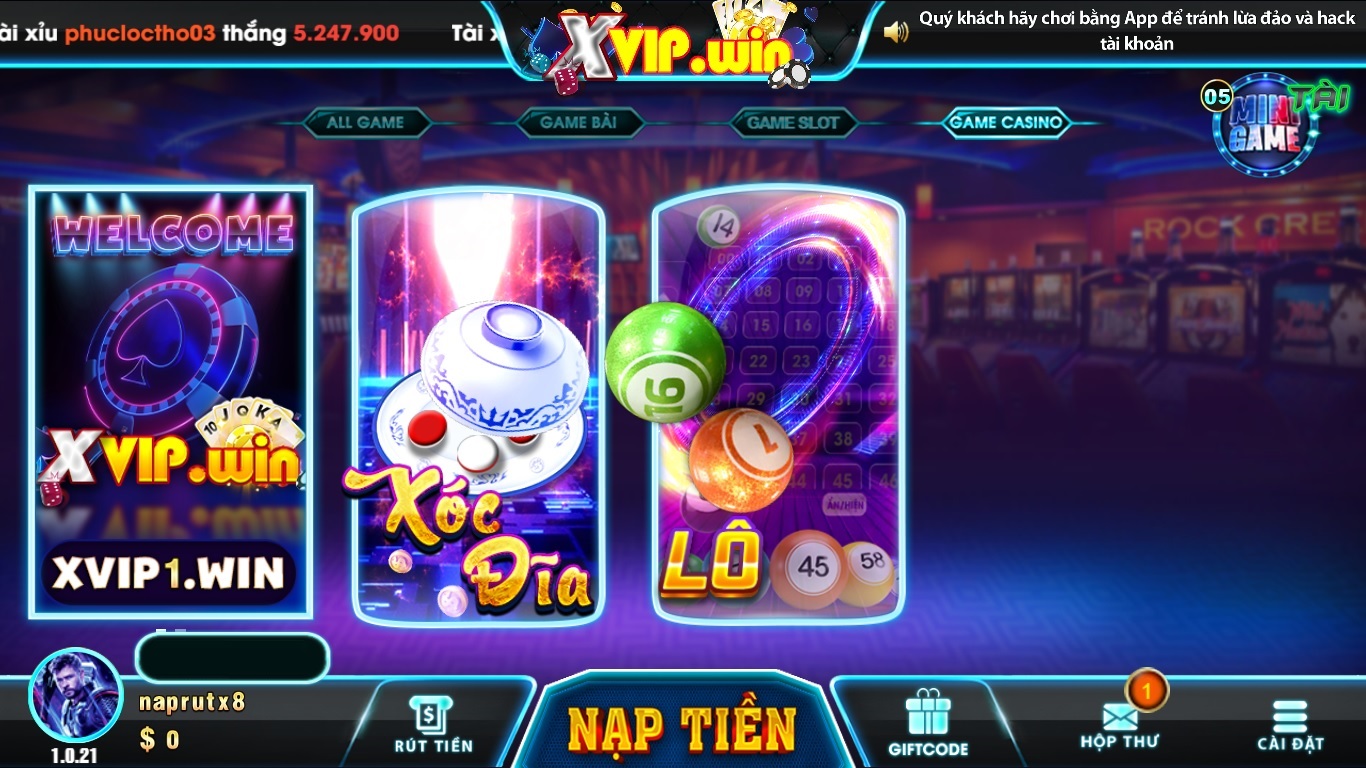Select the GAME SLOT tab

tap(791, 123)
